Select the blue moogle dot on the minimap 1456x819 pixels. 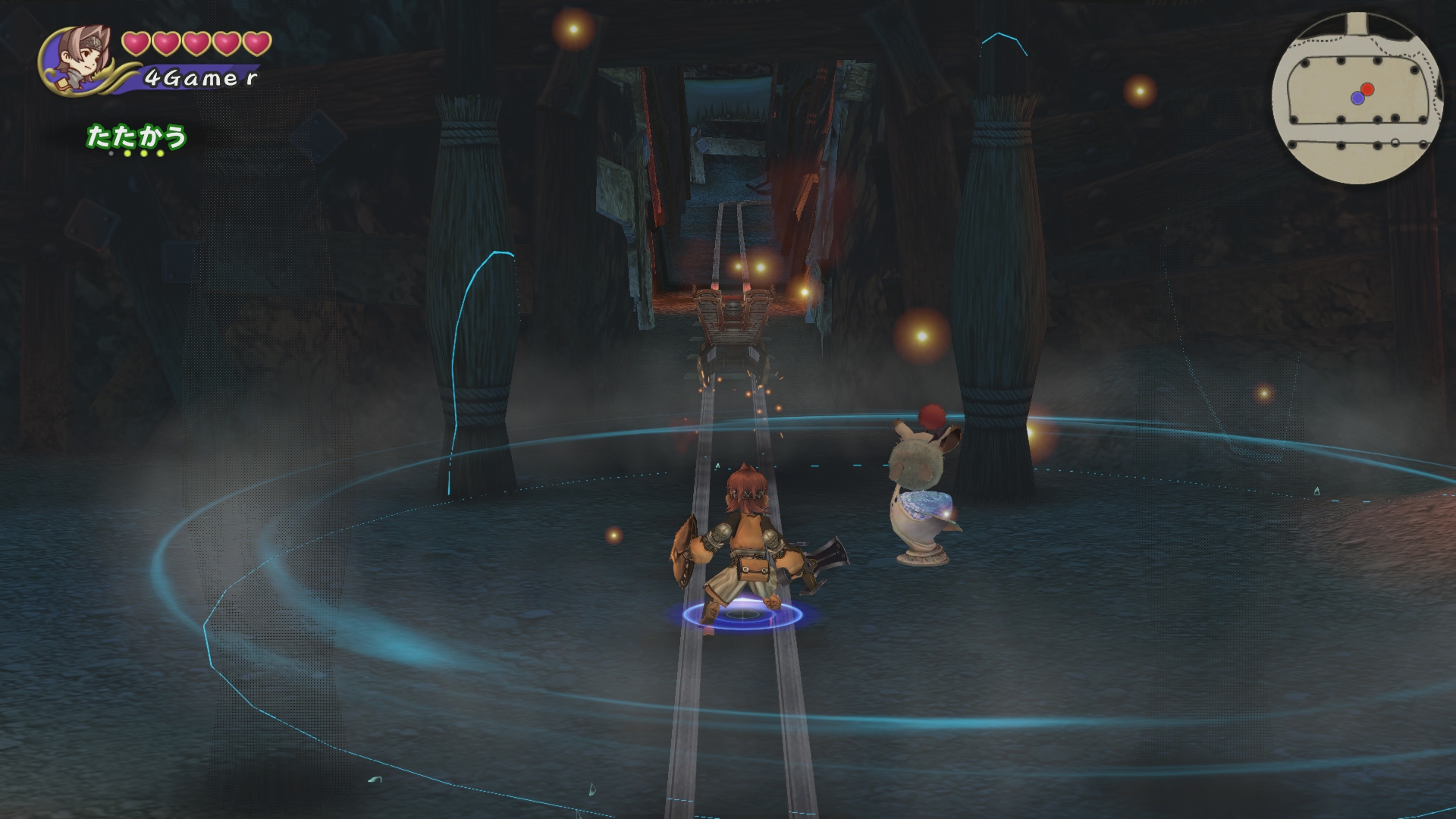[x=1358, y=99]
